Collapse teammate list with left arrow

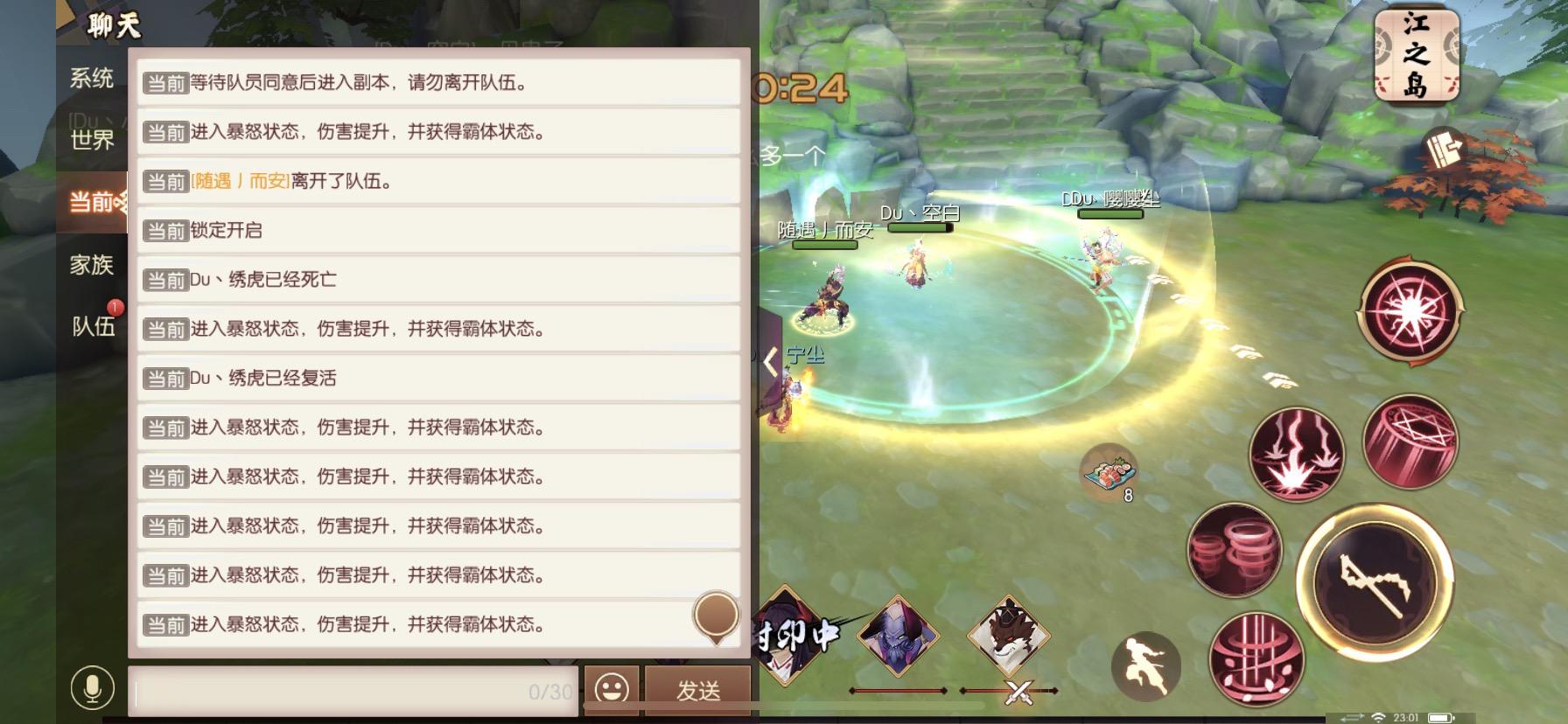[x=770, y=363]
